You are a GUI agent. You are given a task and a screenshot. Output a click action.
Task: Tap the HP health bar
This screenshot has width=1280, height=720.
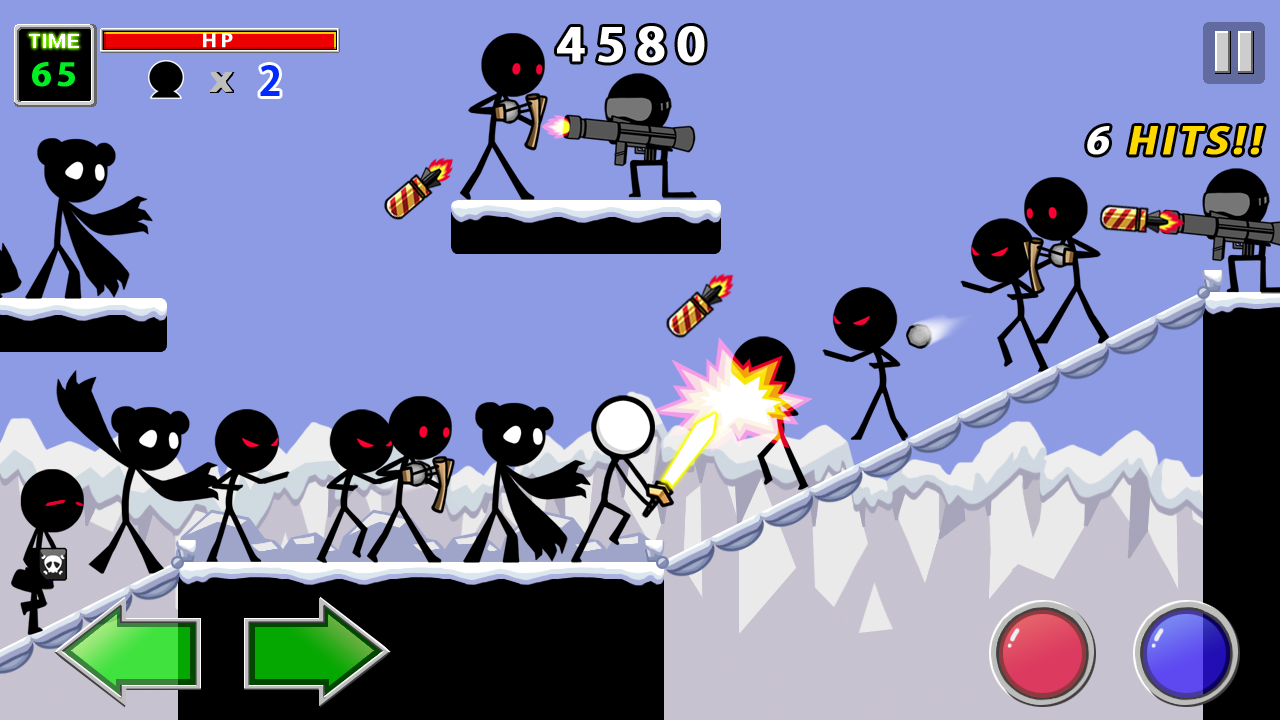click(x=218, y=41)
